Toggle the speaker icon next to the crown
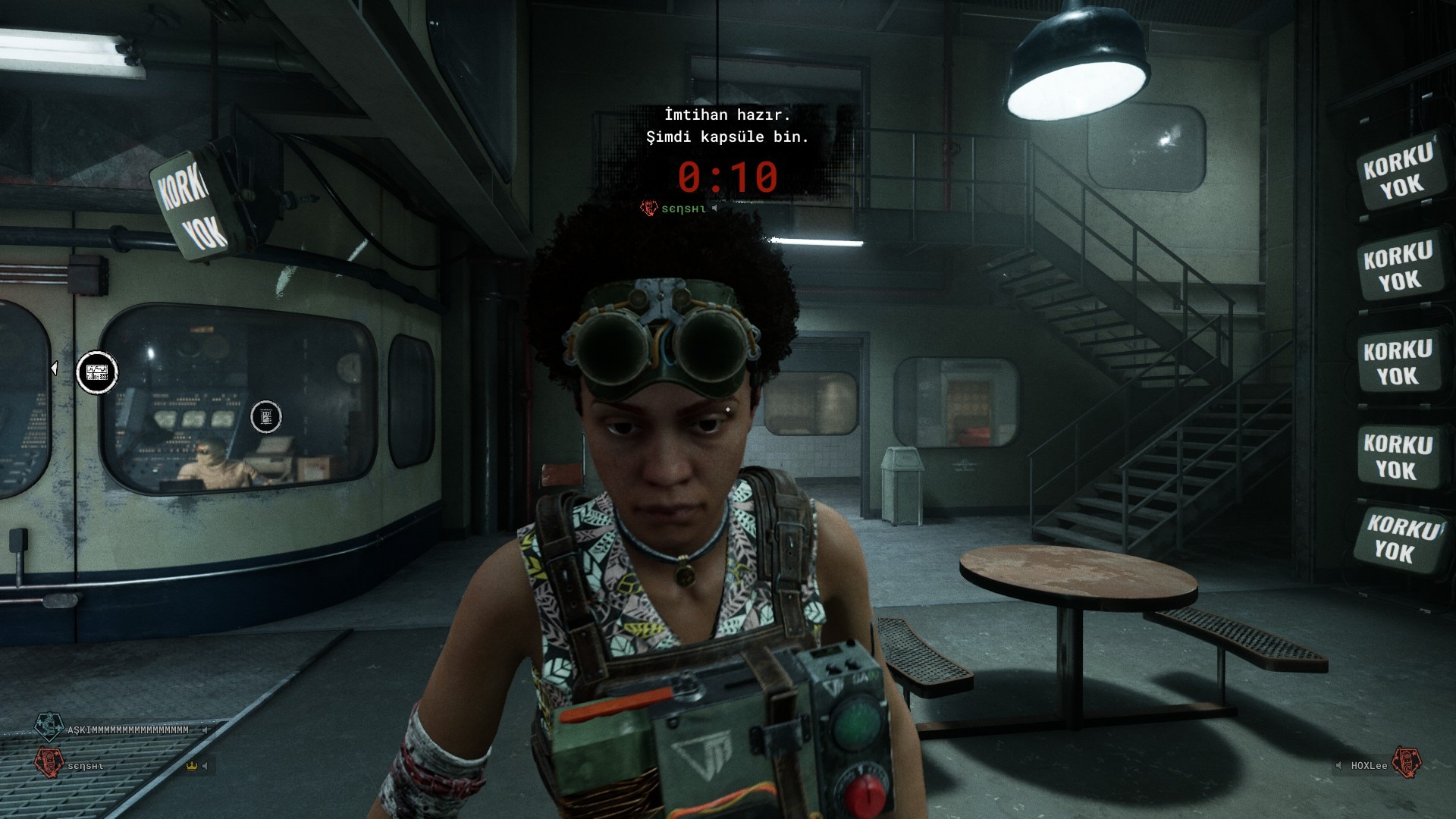The width and height of the screenshot is (1456, 819). pos(206,766)
